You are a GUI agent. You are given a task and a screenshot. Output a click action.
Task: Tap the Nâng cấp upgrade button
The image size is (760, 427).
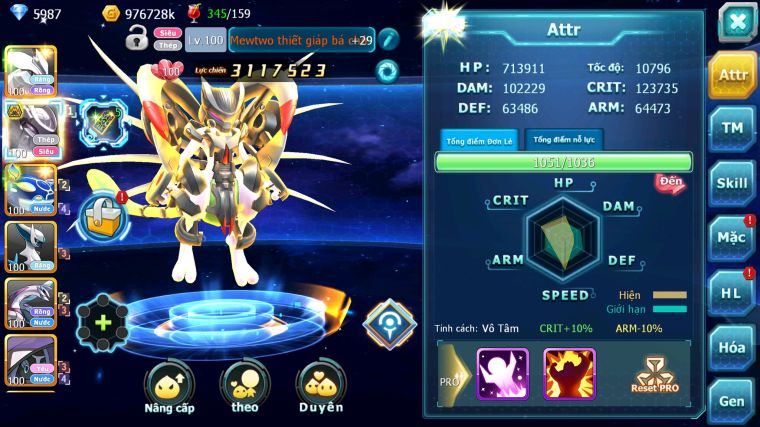coord(169,387)
